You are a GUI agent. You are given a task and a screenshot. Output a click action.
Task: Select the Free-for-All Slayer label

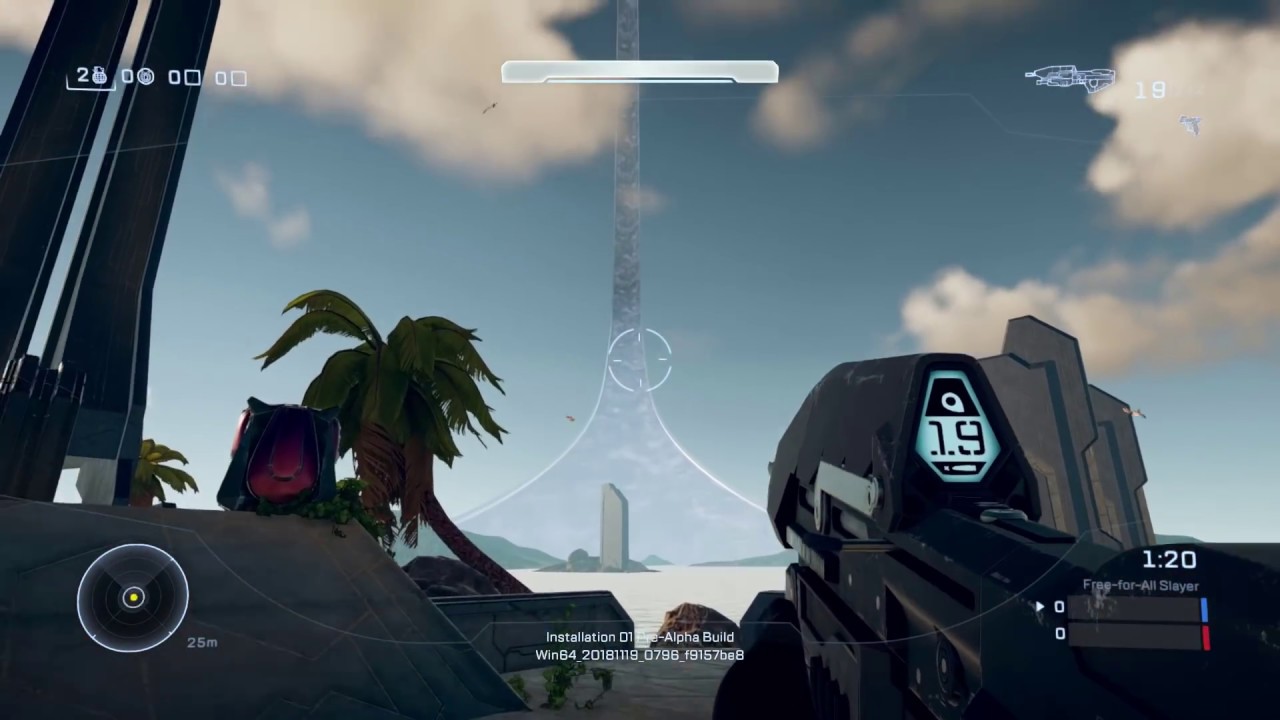pyautogui.click(x=1140, y=585)
